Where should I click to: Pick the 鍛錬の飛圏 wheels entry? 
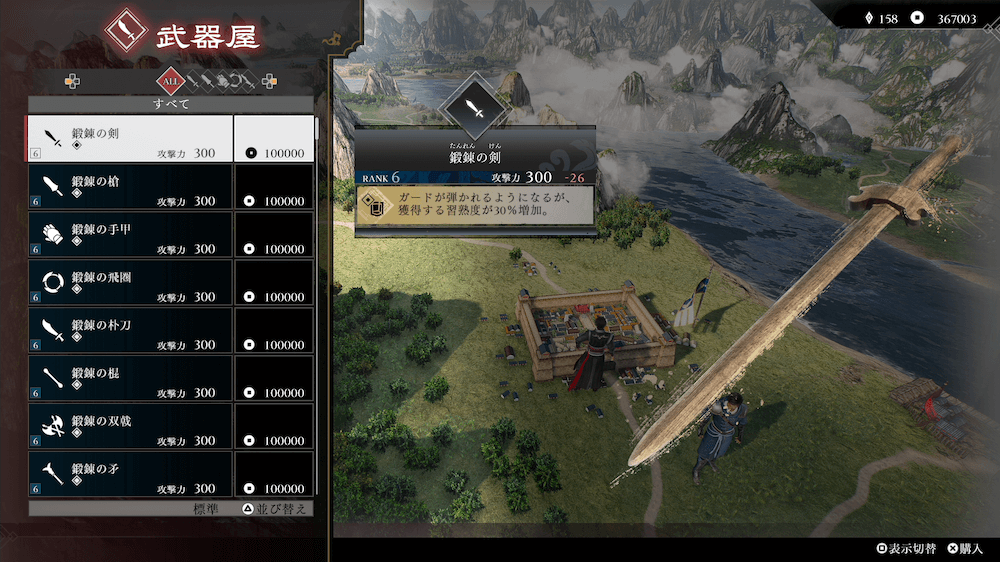point(130,283)
